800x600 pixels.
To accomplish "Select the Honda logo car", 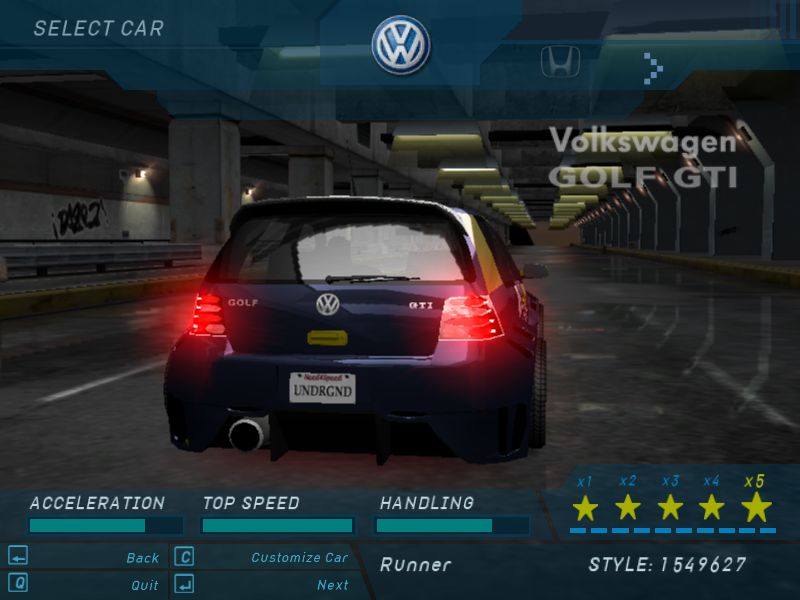I will click(x=560, y=63).
